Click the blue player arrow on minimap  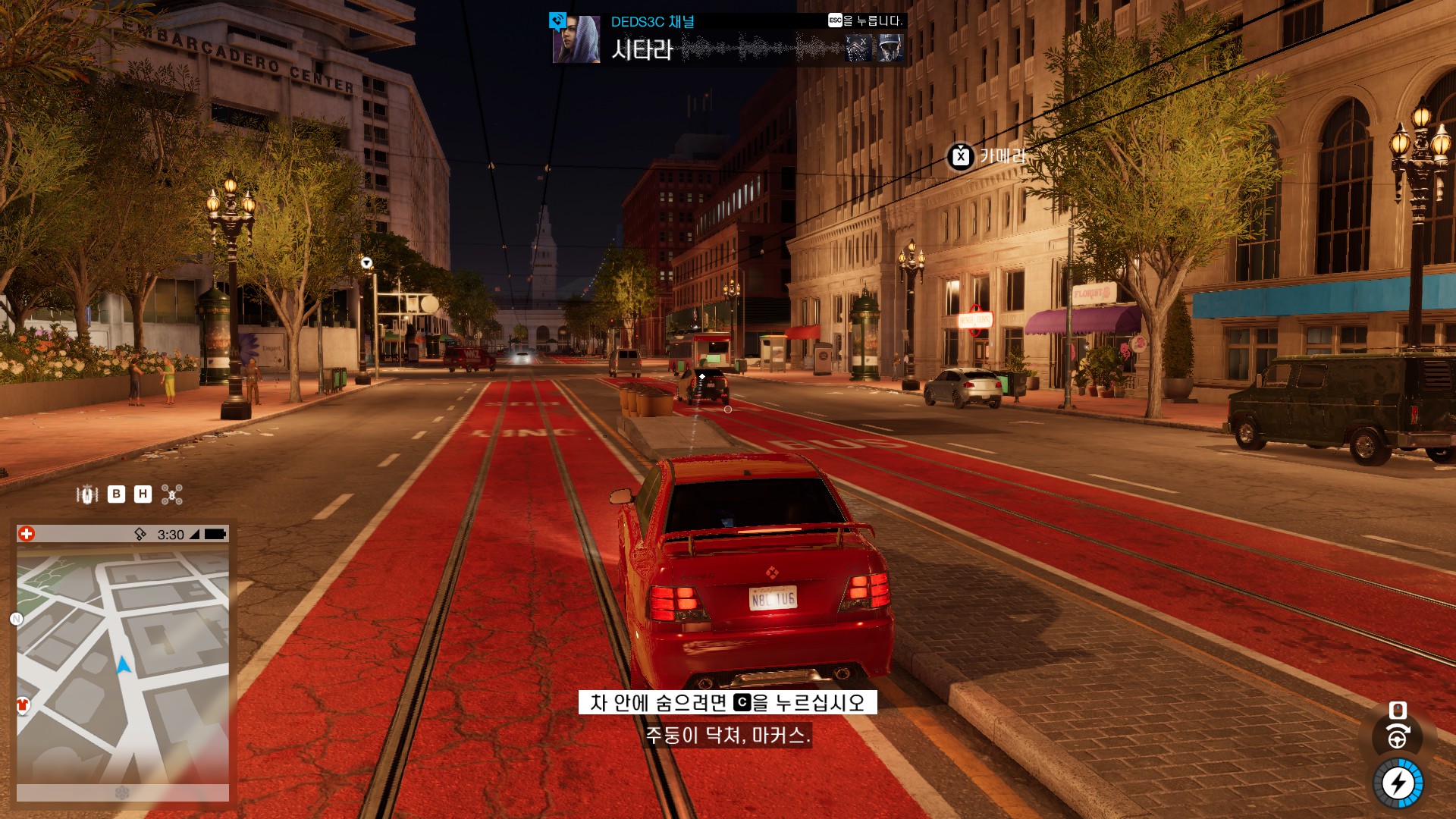(x=123, y=666)
